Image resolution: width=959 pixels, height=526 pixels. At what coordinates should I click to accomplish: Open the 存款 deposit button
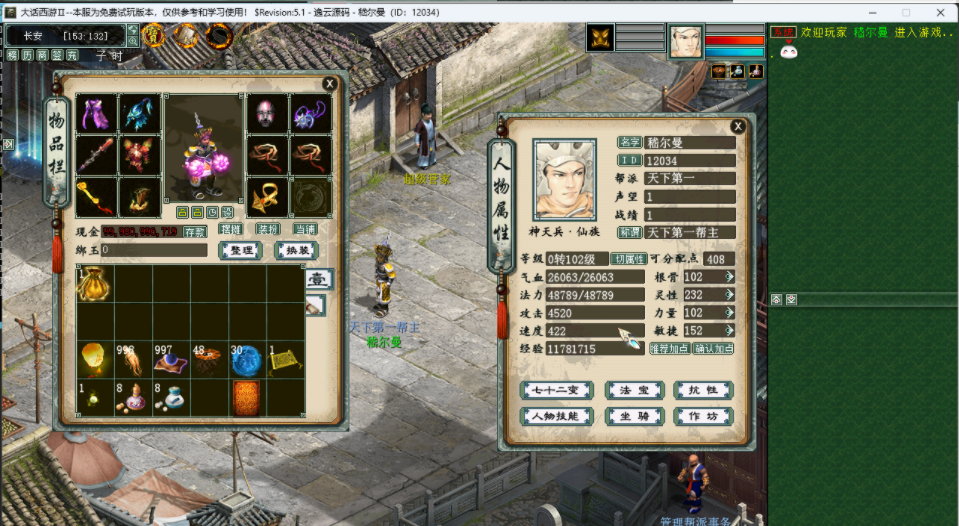pyautogui.click(x=194, y=231)
